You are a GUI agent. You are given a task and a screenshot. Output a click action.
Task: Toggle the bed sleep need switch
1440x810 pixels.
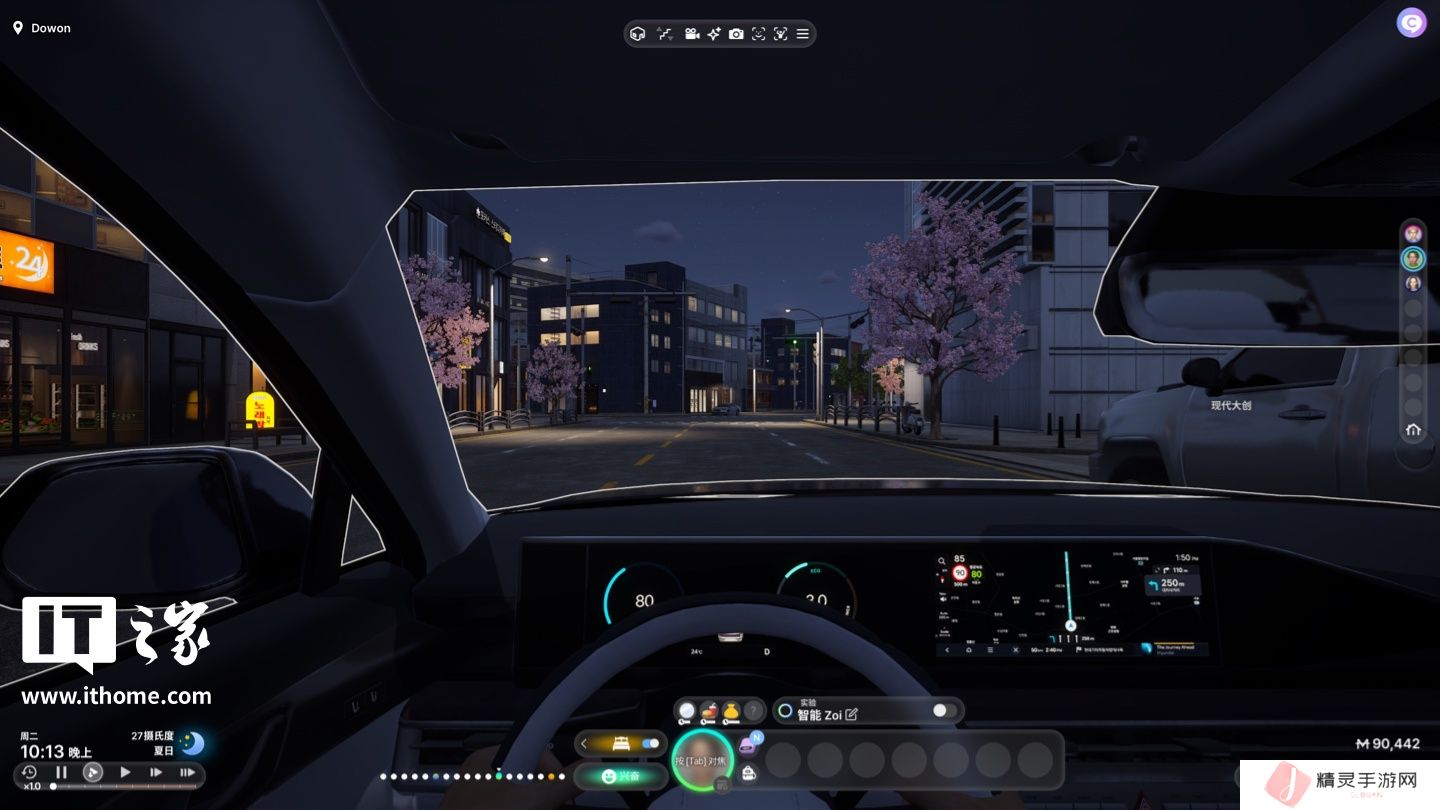651,743
